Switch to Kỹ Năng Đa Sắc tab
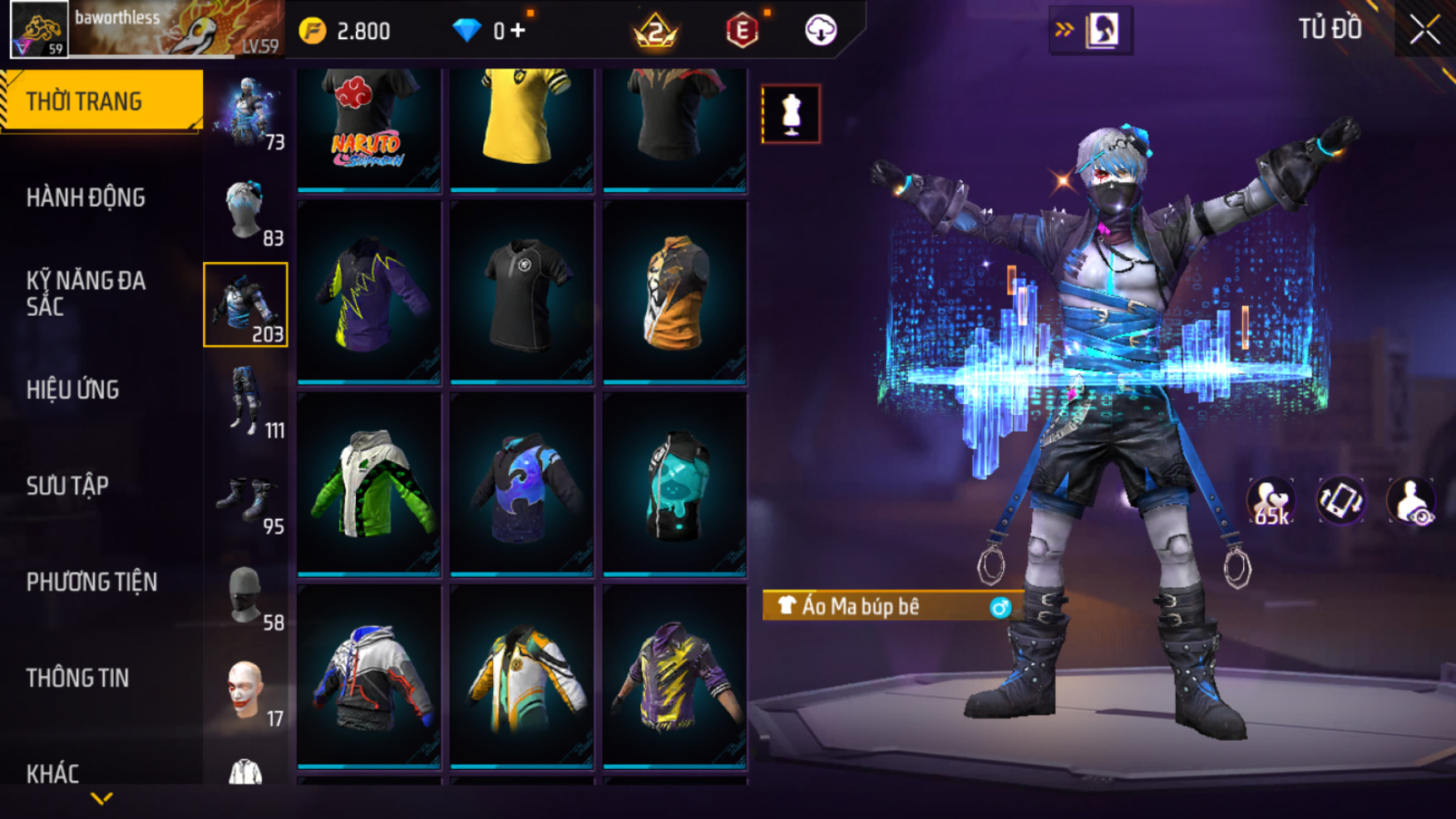This screenshot has height=819, width=1456. point(86,294)
